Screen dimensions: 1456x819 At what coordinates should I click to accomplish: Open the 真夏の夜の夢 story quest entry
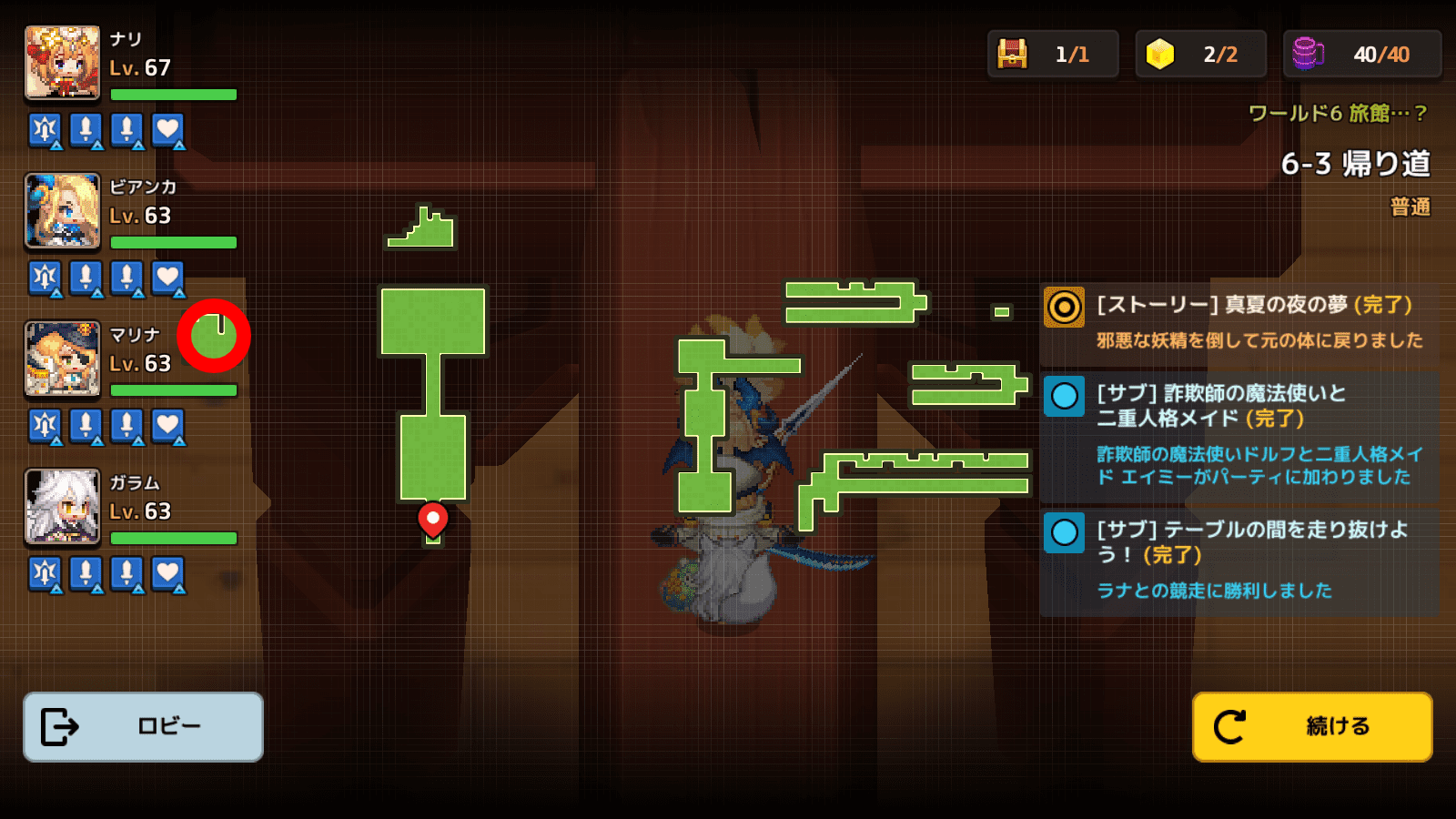pos(1239,322)
